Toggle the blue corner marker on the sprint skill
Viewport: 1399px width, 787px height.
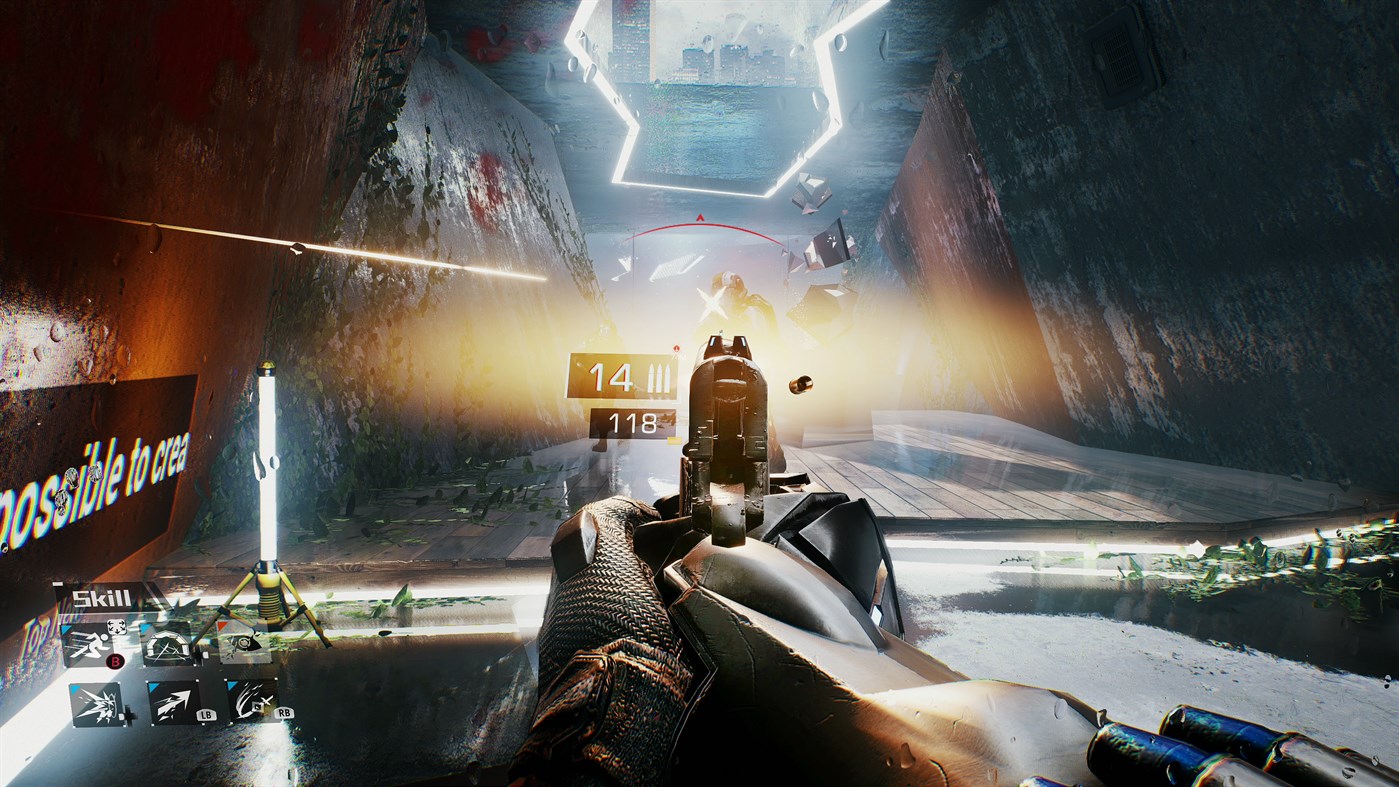(64, 628)
